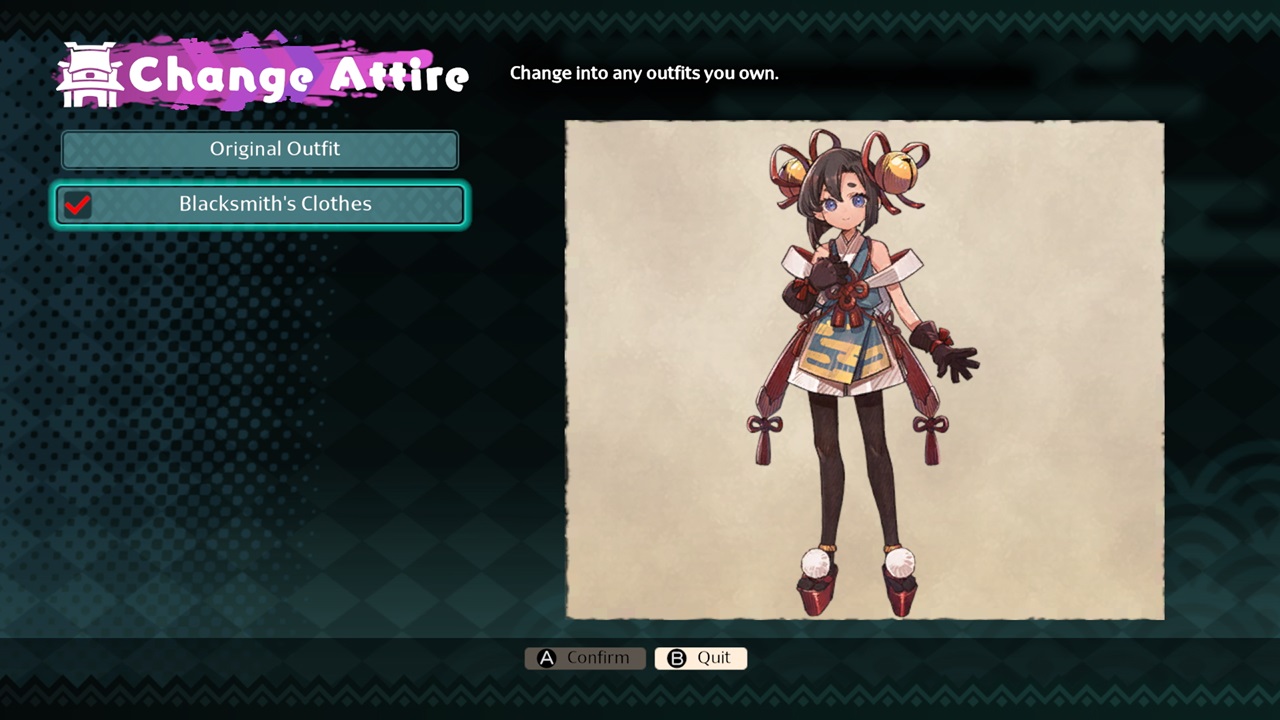Toggle the red checkmark on Blacksmith's Clothes

[x=79, y=205]
